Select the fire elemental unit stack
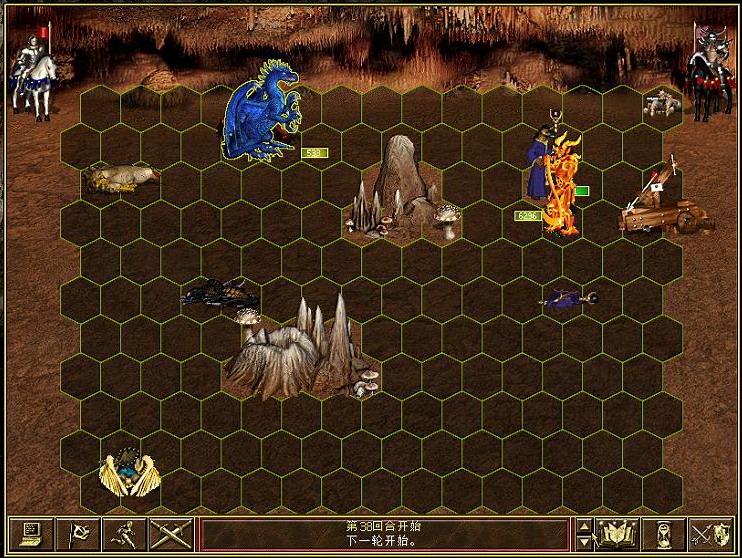 (562, 185)
